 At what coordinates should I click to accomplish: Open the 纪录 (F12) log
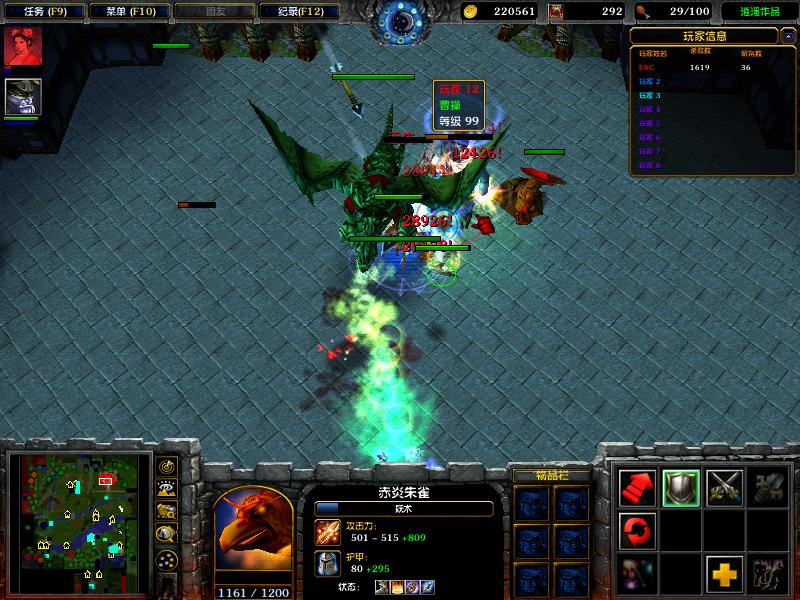tap(297, 11)
